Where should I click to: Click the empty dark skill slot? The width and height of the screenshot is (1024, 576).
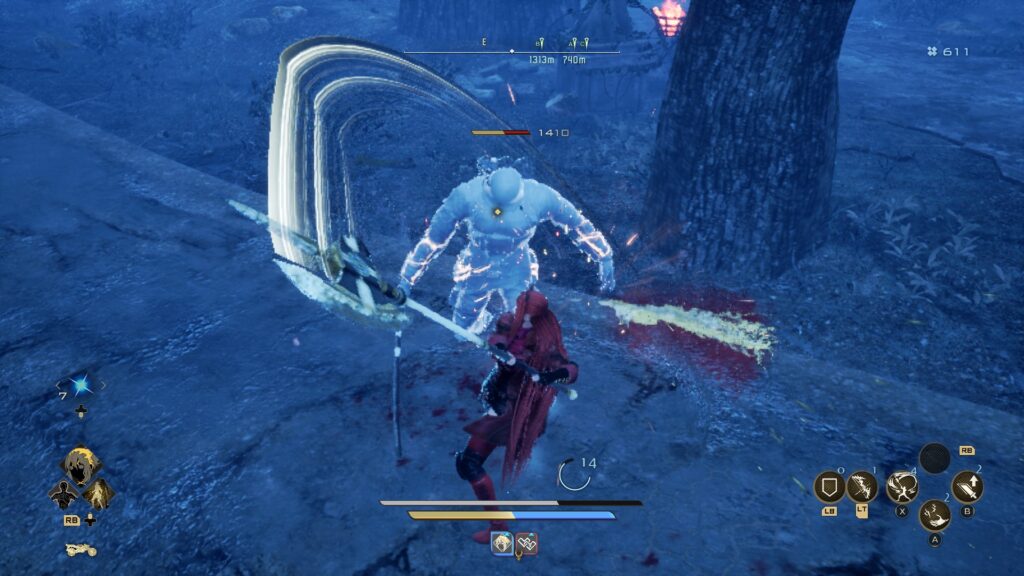click(x=935, y=459)
